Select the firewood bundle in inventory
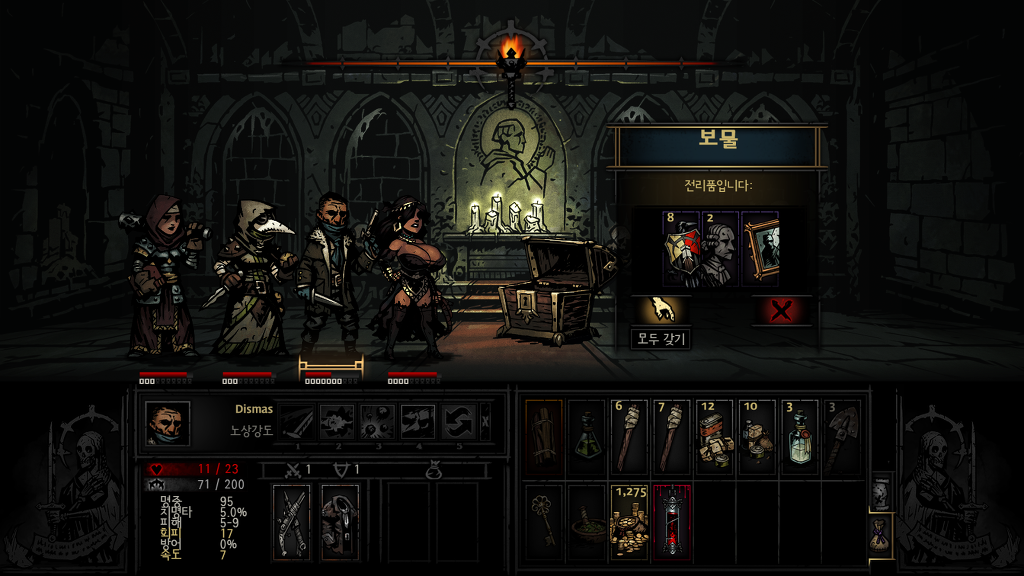The height and width of the screenshot is (576, 1024). pos(544,437)
